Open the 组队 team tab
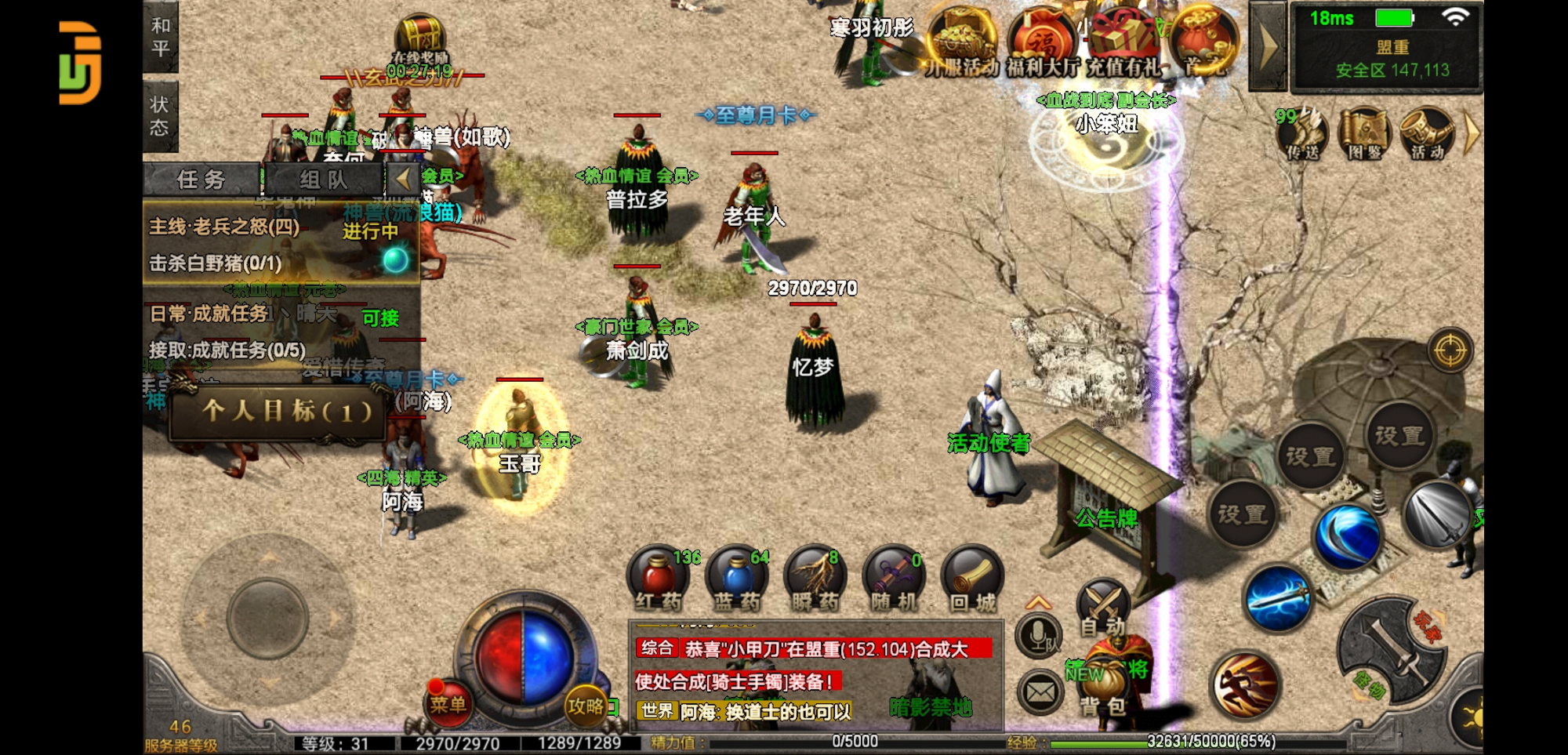 point(323,180)
